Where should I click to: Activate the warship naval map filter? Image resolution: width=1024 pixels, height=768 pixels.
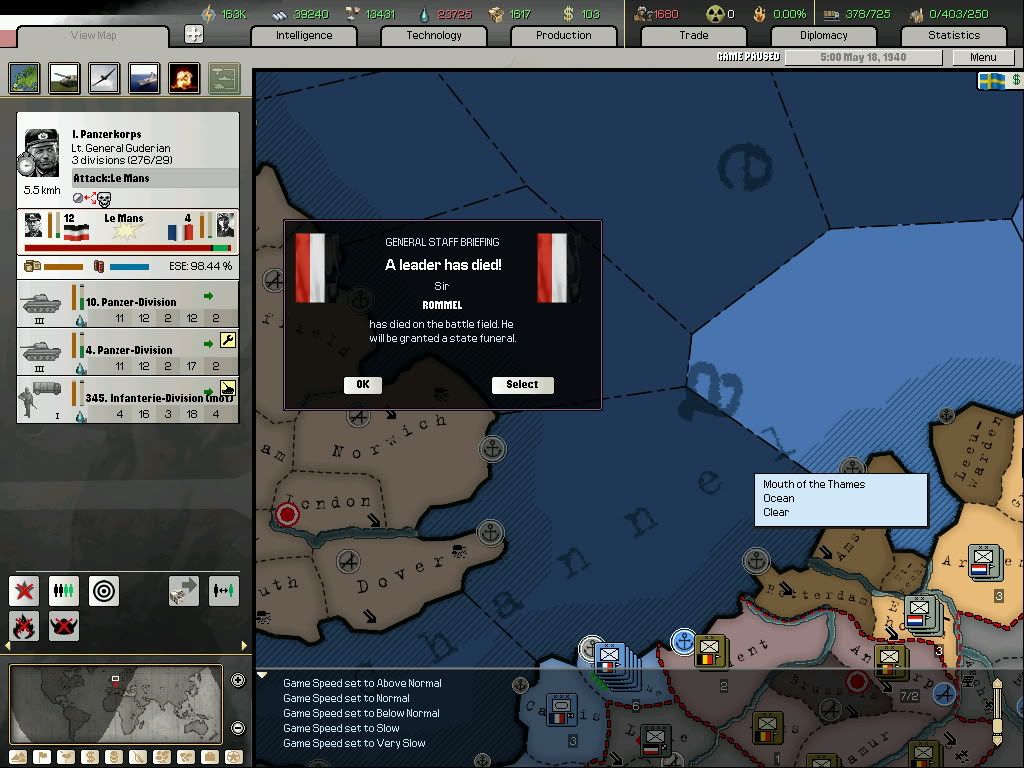click(x=143, y=78)
